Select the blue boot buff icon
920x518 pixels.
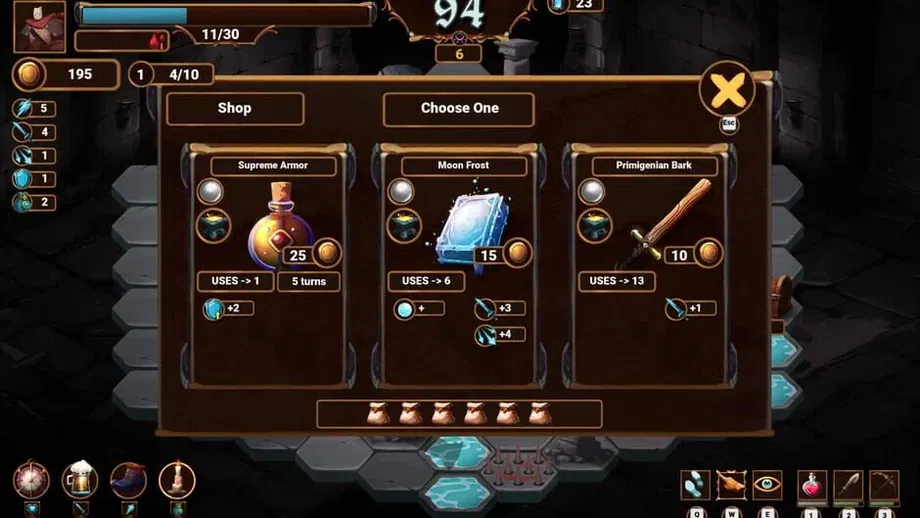pos(128,479)
